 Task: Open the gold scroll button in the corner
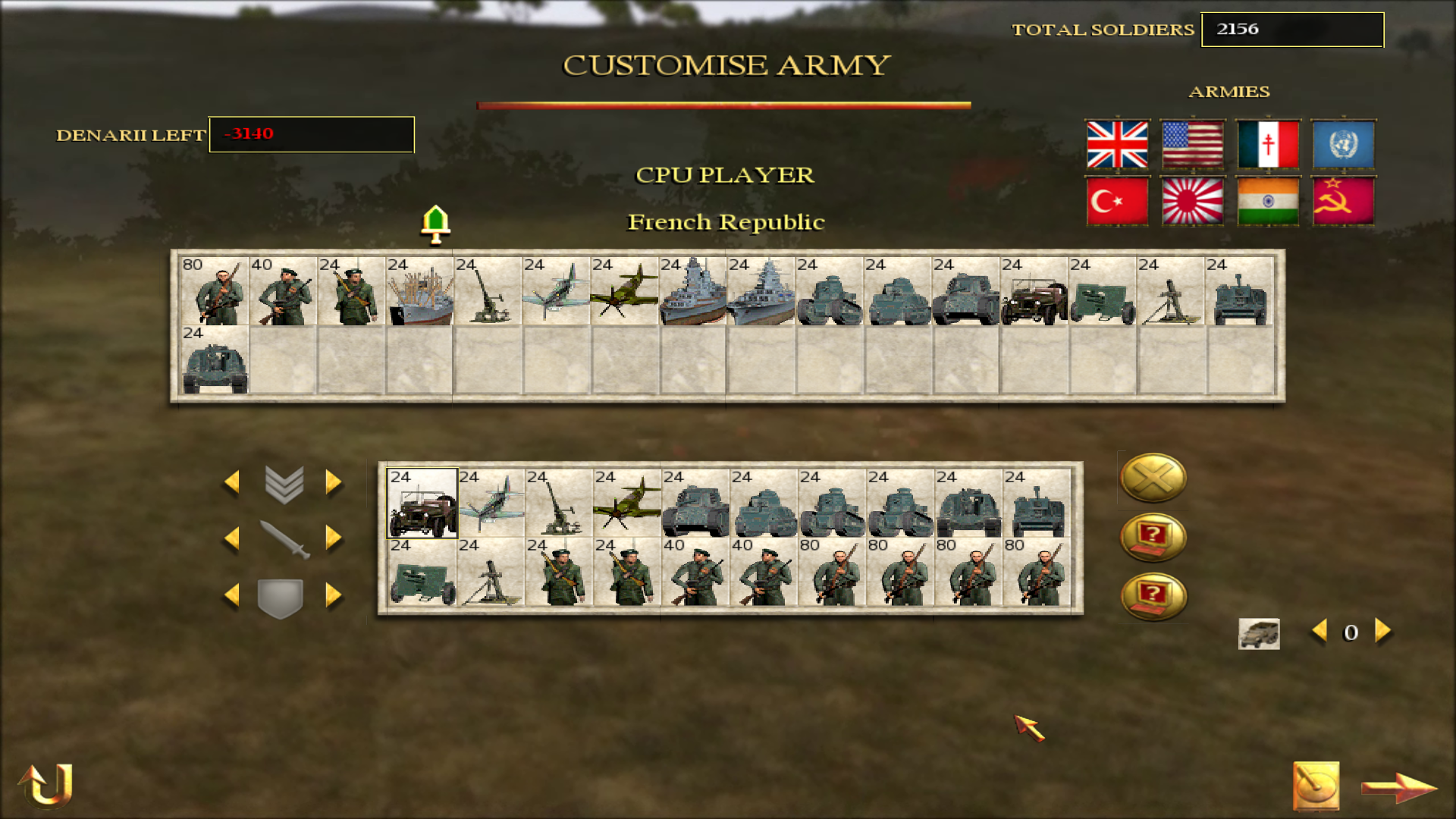1316,786
